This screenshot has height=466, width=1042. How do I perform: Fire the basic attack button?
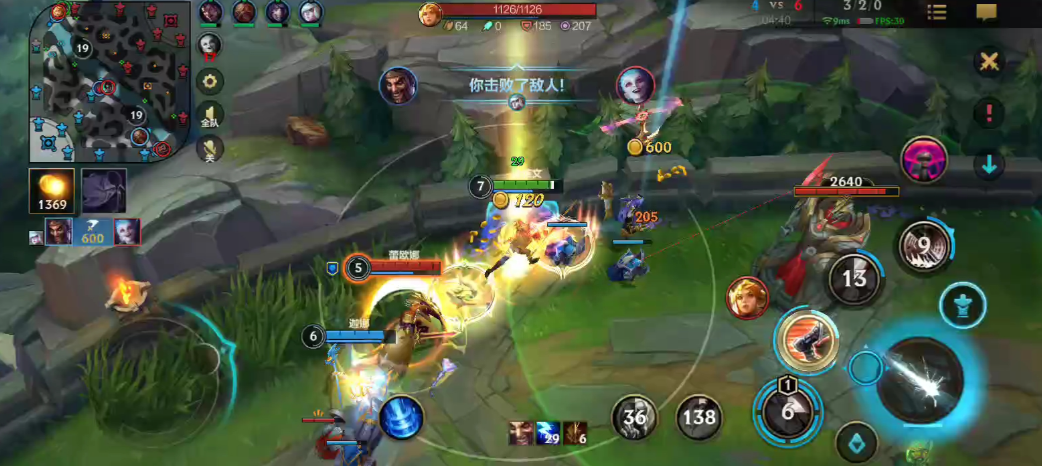coord(920,379)
